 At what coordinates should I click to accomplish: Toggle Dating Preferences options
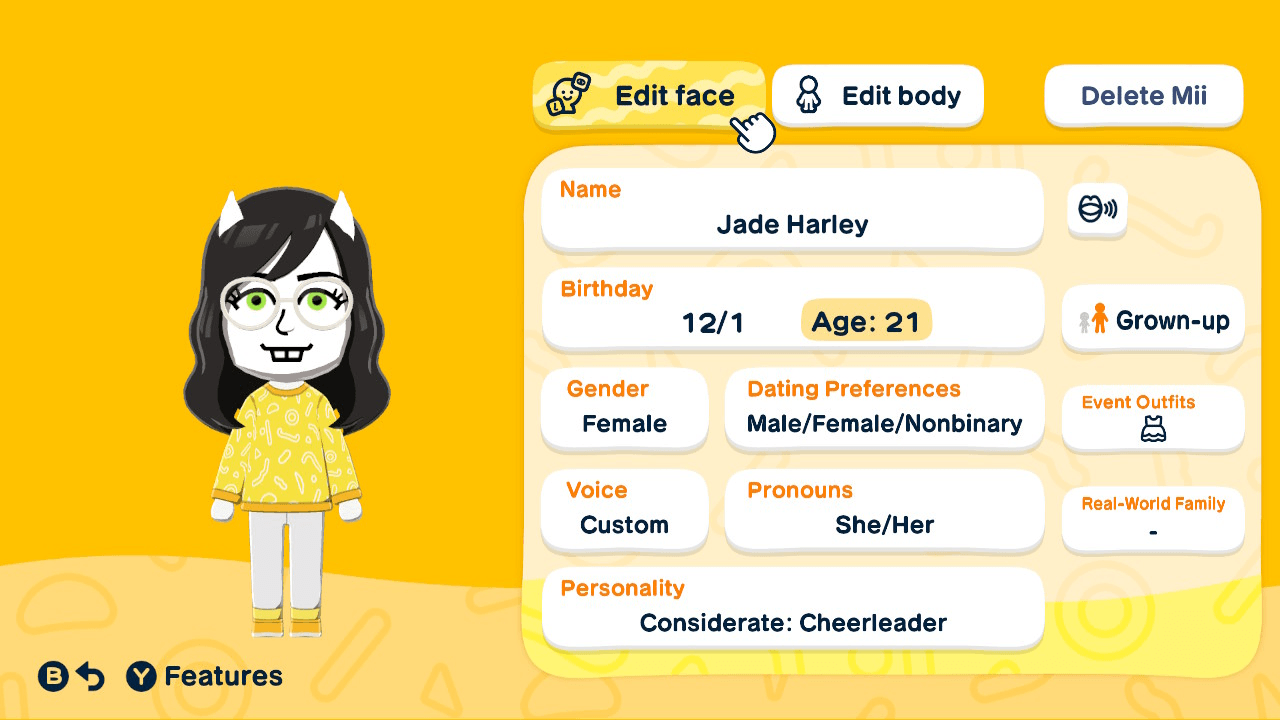tap(884, 410)
